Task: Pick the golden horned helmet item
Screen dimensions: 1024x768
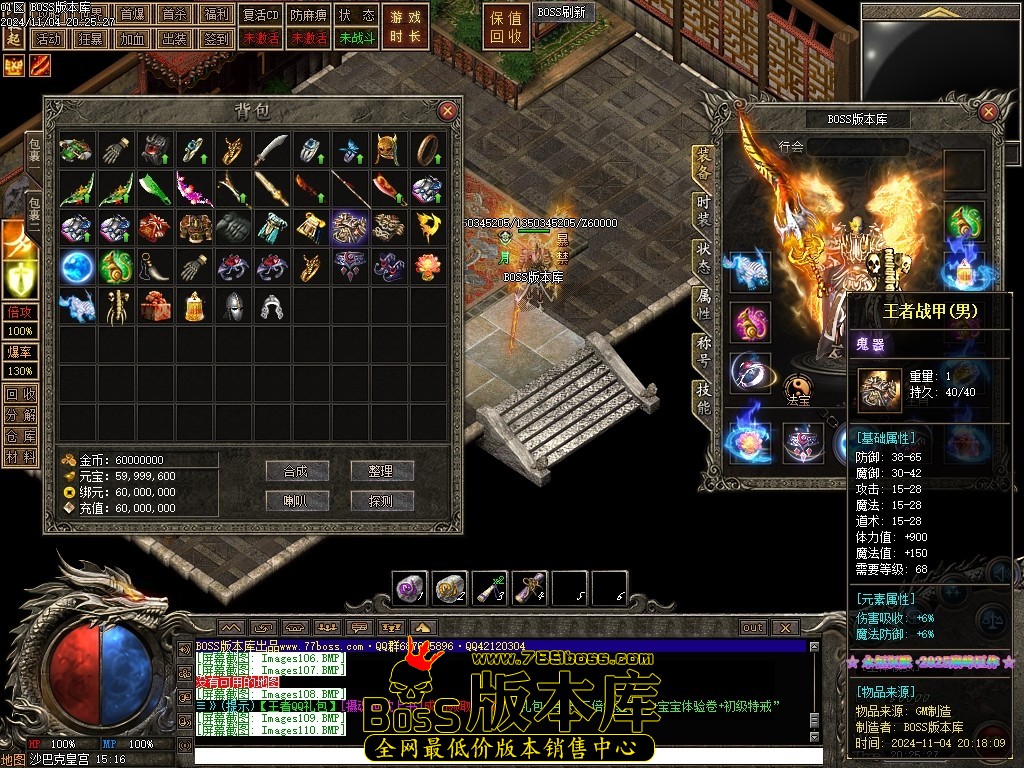Action: tap(389, 150)
